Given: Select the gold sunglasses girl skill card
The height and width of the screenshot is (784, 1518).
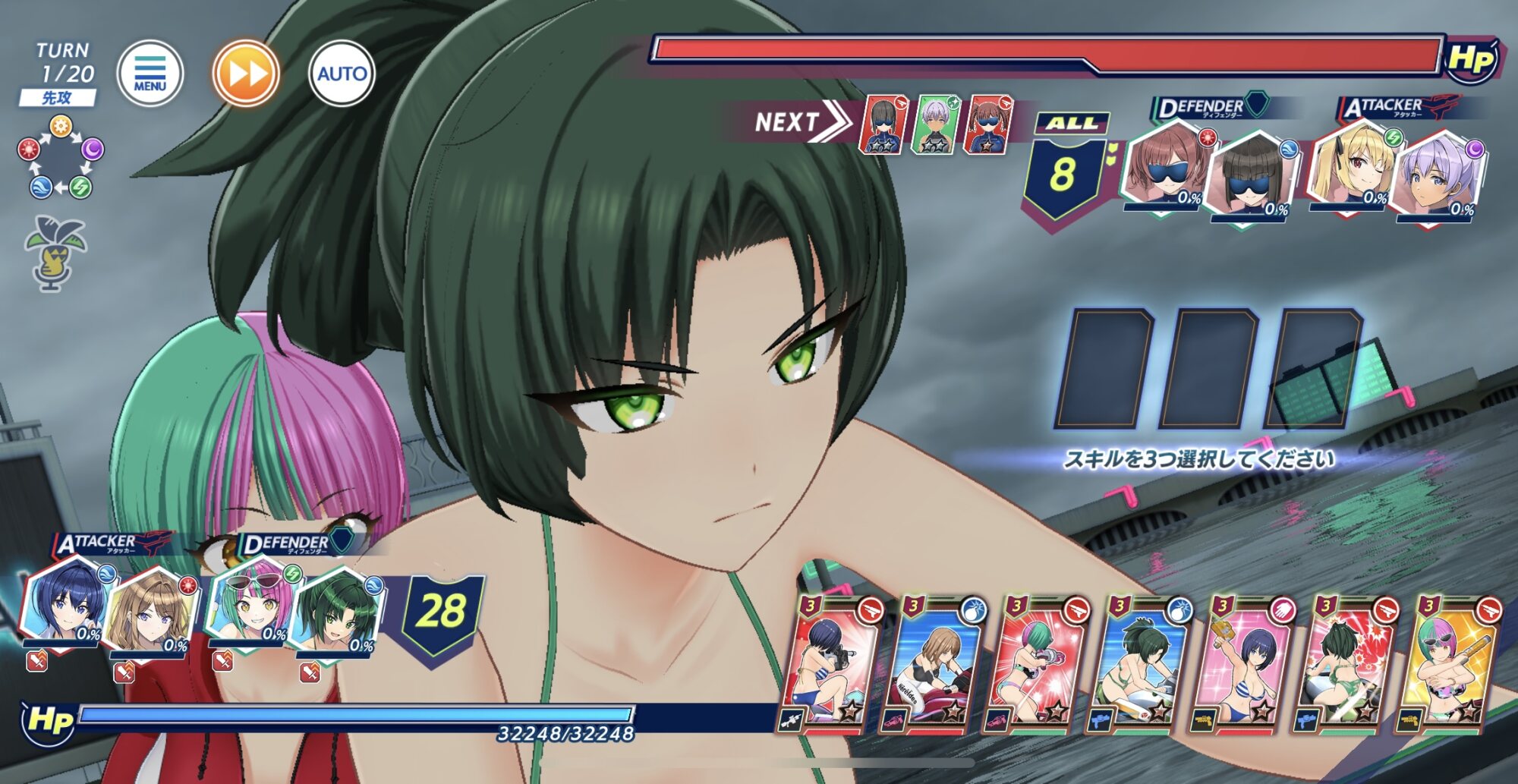Looking at the screenshot, I should 1447,664.
